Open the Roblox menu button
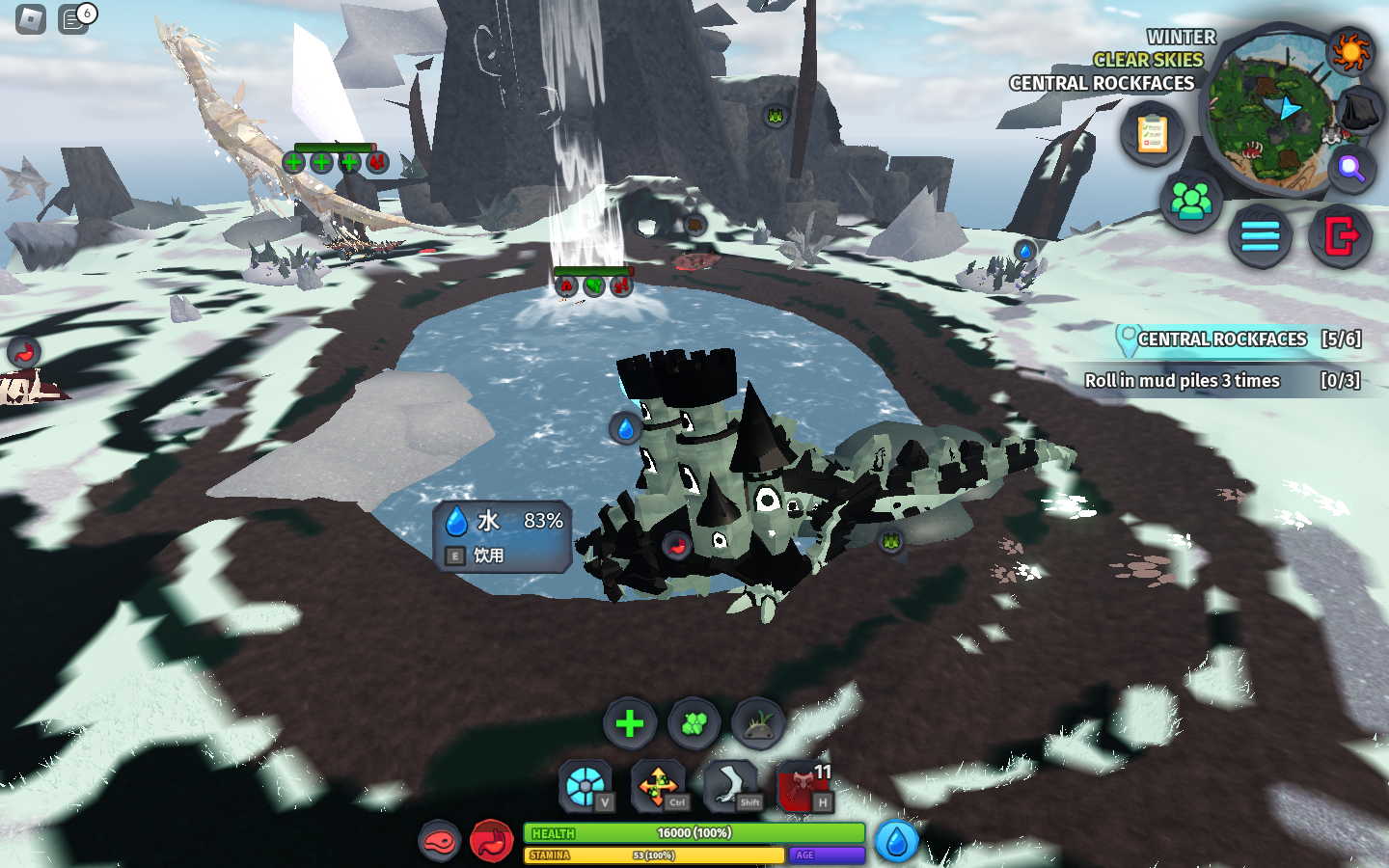Screen dimensions: 1389x868 (31, 19)
